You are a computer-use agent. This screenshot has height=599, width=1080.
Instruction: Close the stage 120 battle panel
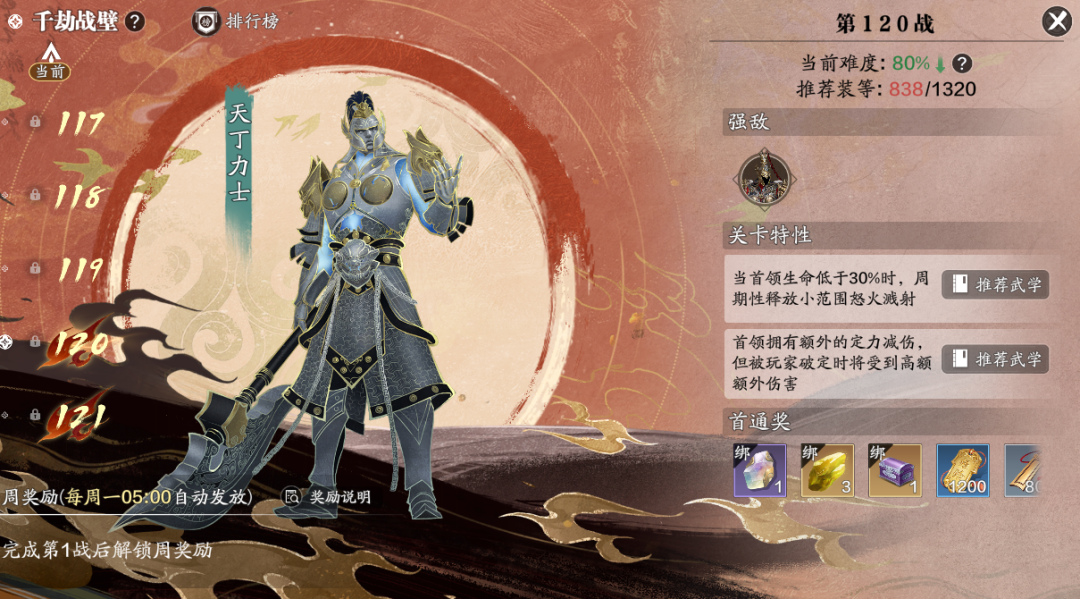1056,21
